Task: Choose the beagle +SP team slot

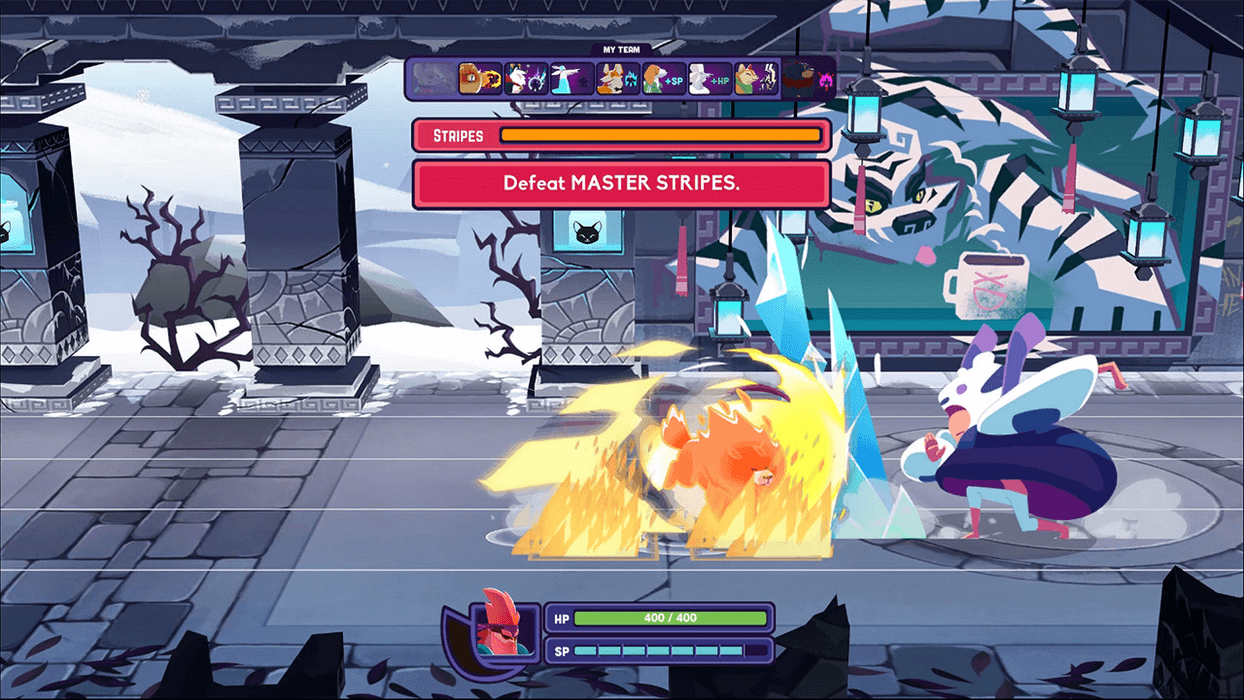Action: click(664, 78)
